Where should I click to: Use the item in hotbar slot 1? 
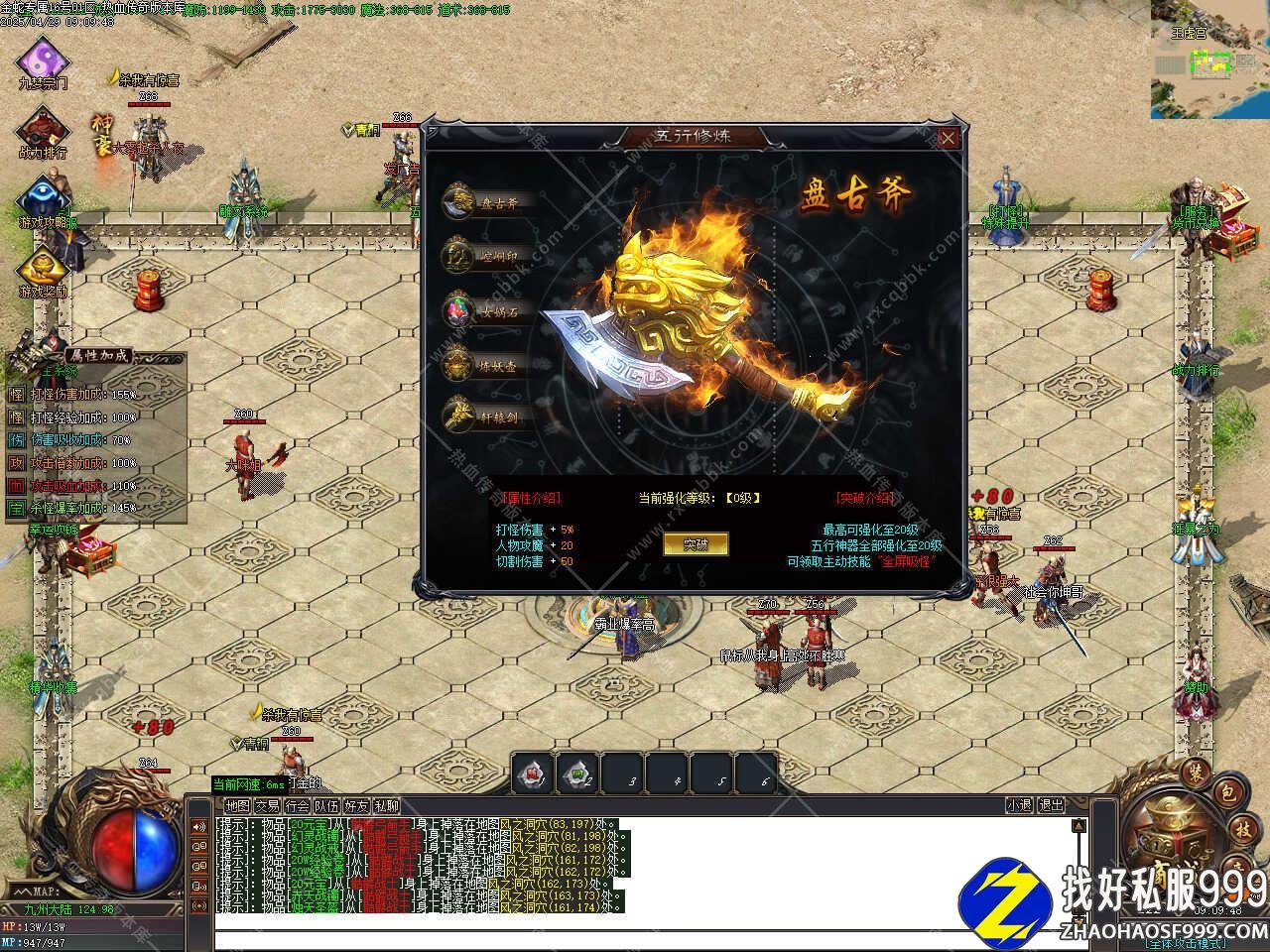533,774
